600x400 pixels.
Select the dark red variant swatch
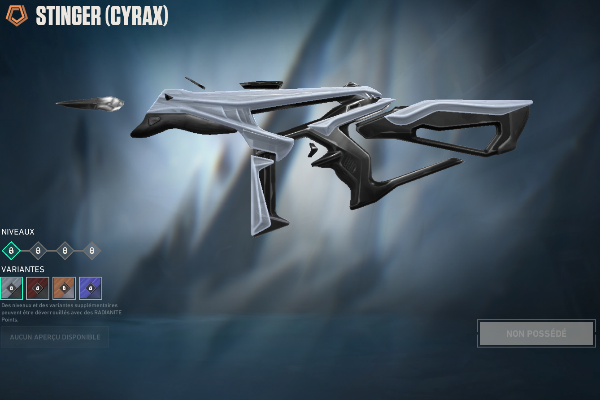[x=37, y=288]
